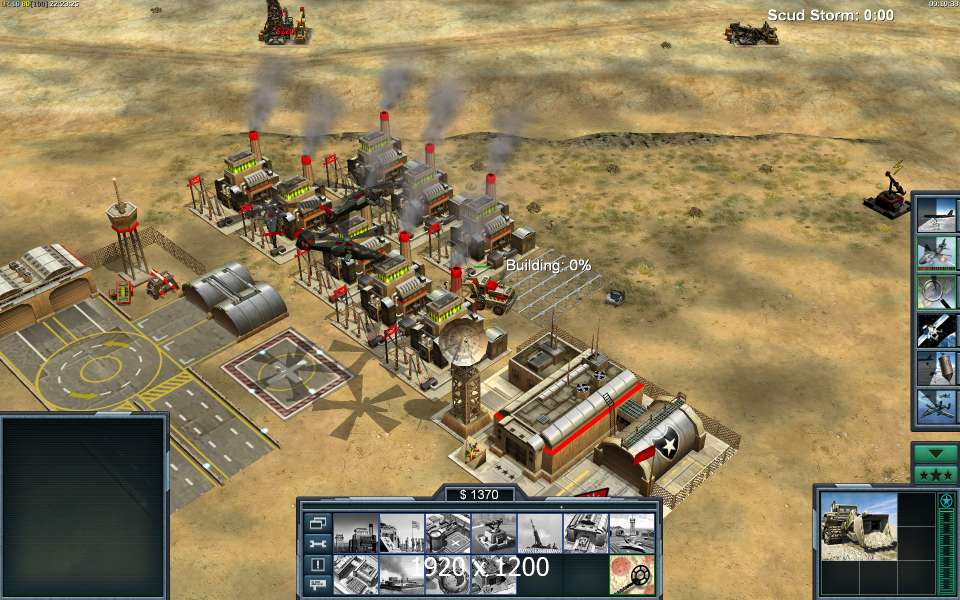Click the green down-arrow button

[935, 453]
